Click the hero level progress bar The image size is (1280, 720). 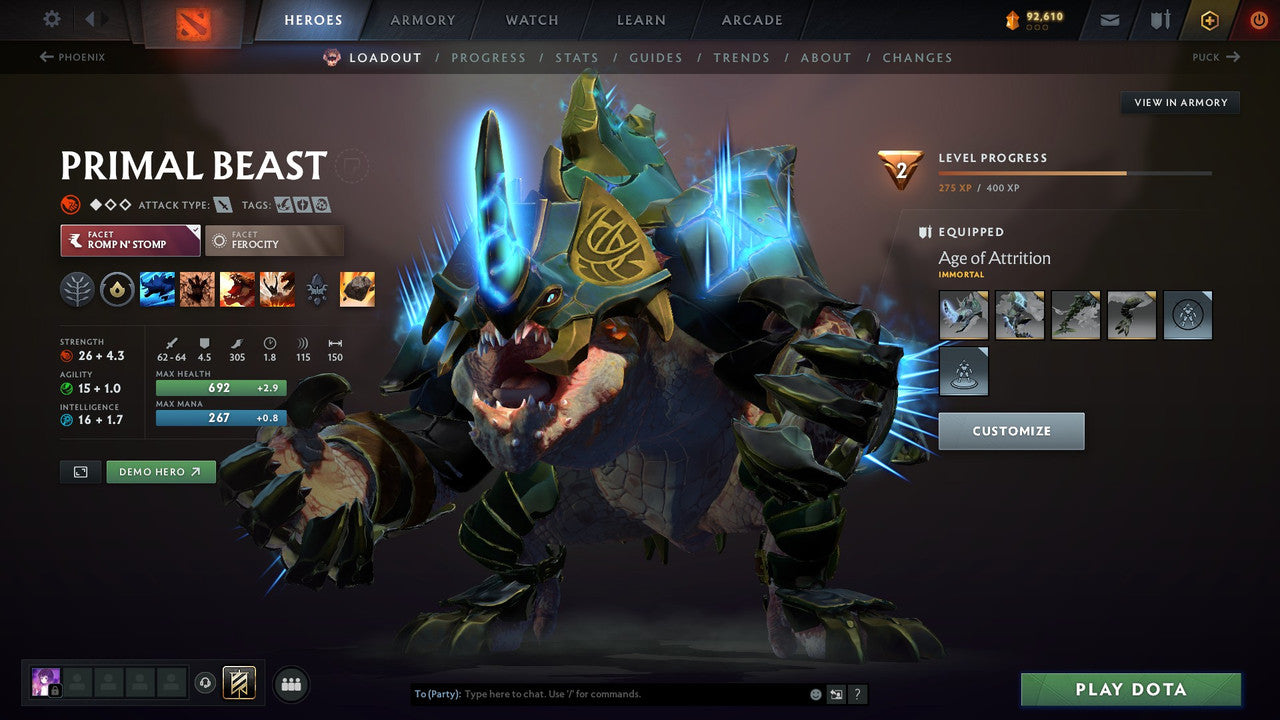(1077, 172)
